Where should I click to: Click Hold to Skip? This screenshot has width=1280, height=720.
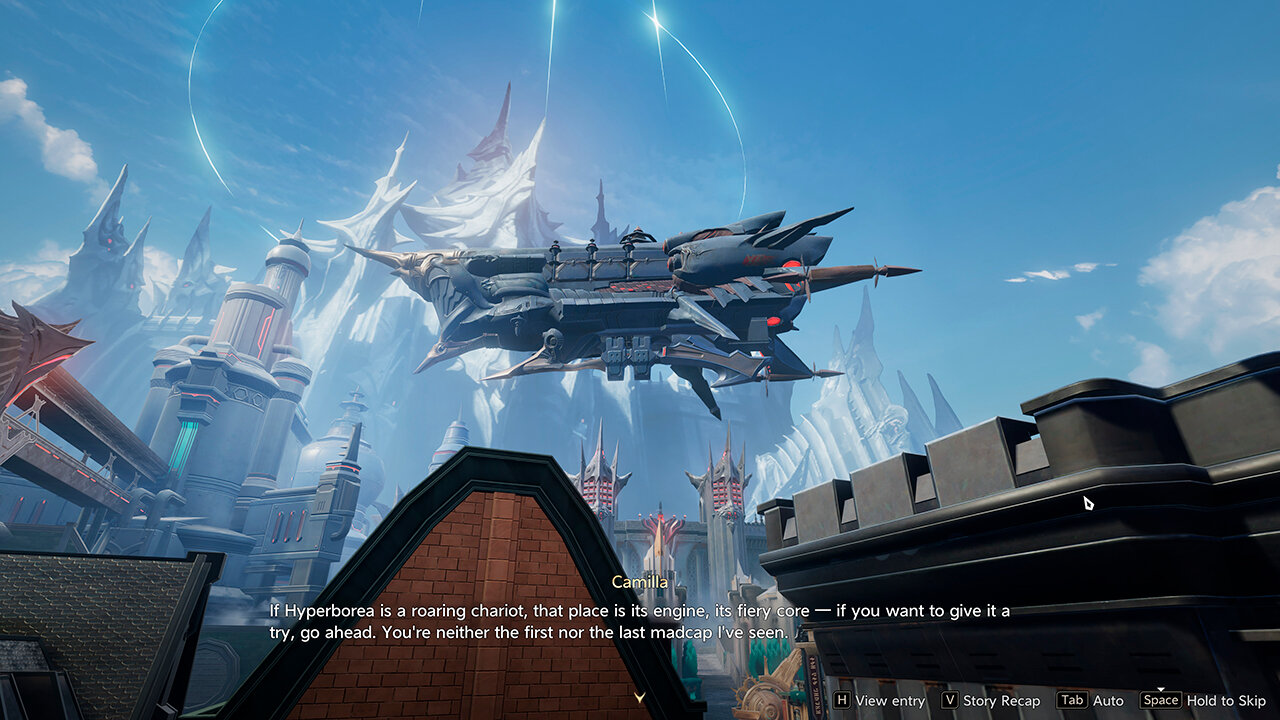[x=1203, y=701]
